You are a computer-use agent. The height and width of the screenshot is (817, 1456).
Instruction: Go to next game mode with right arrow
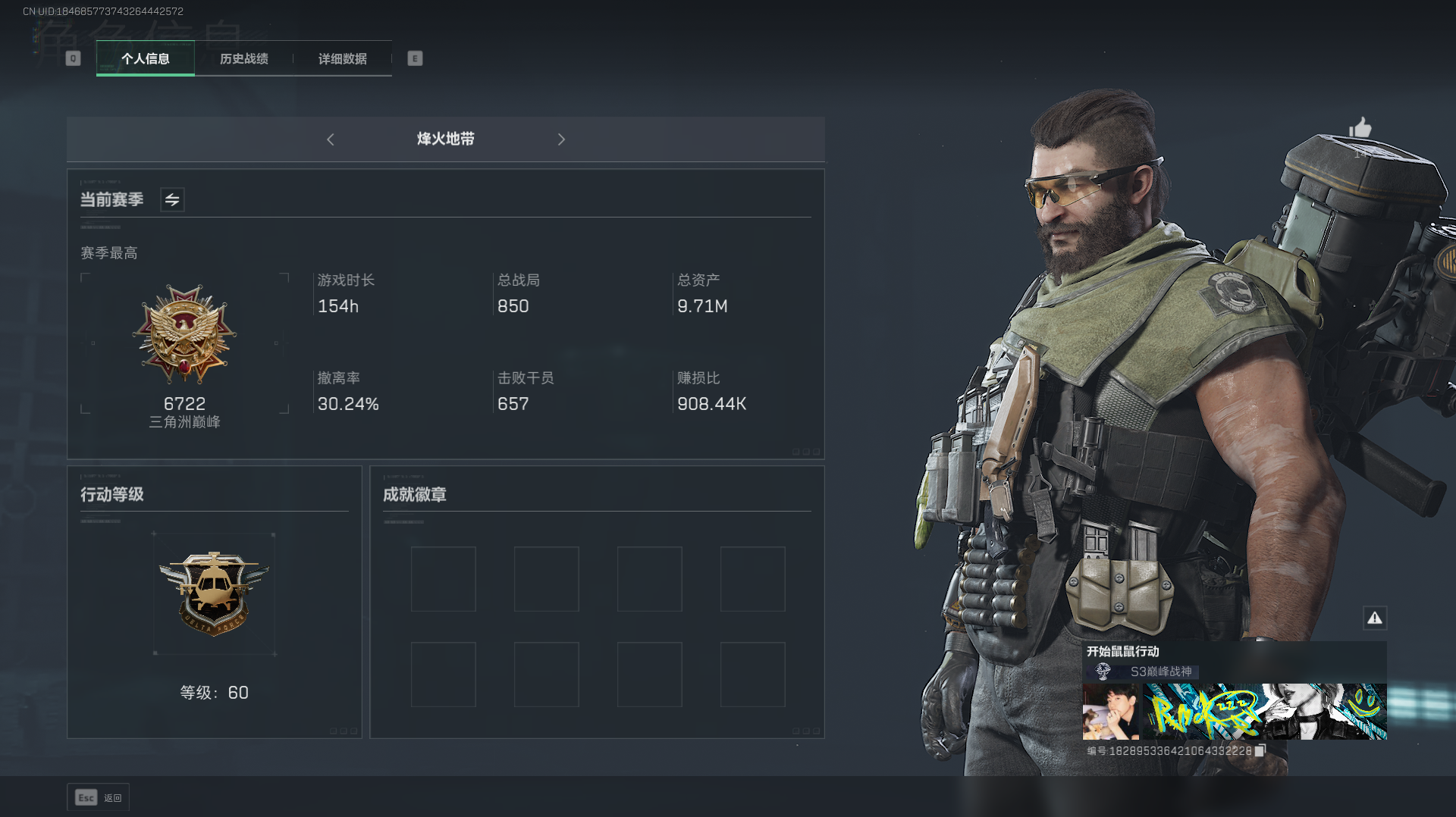point(561,139)
